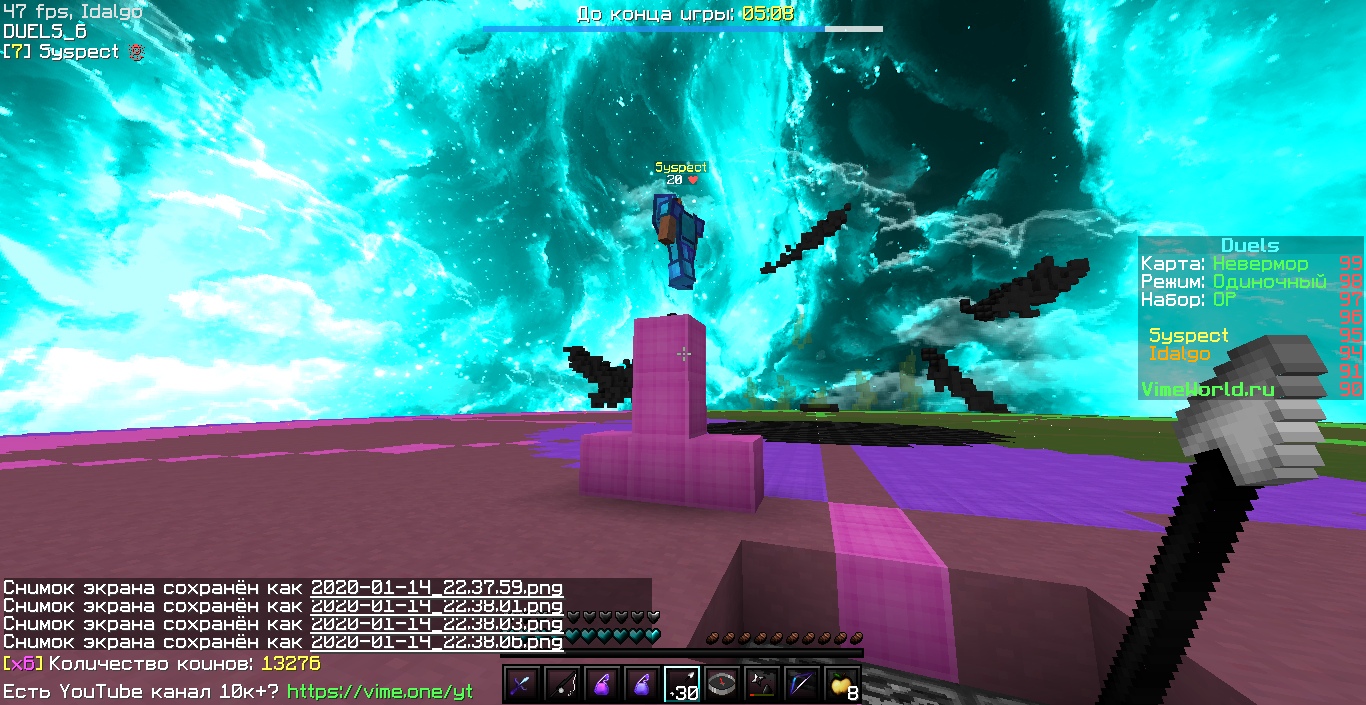Open screenshot link 2020-01-14_22.38.03.png in chat
Screen dimensions: 1366x705
436,624
